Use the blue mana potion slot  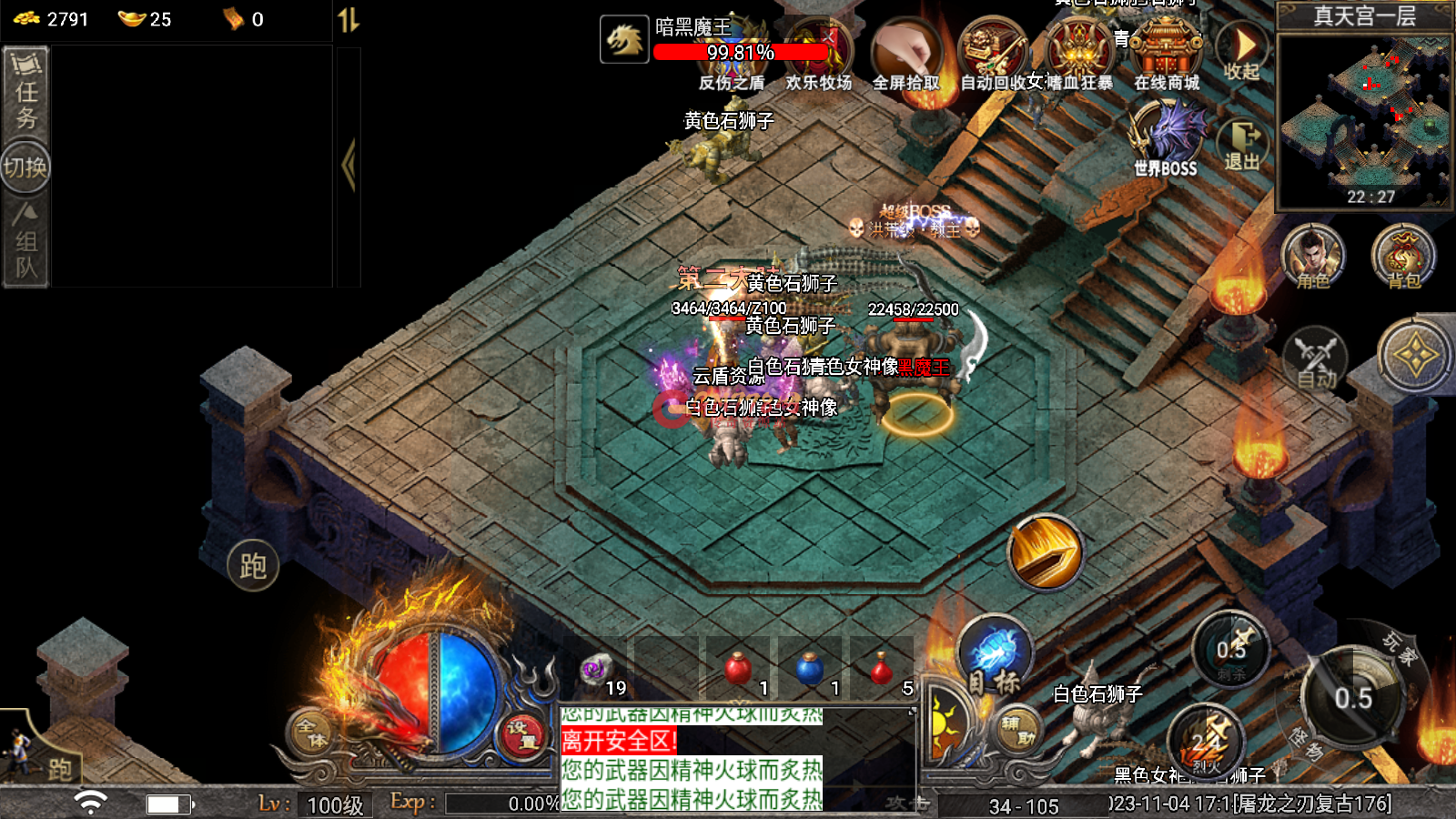pos(809,670)
